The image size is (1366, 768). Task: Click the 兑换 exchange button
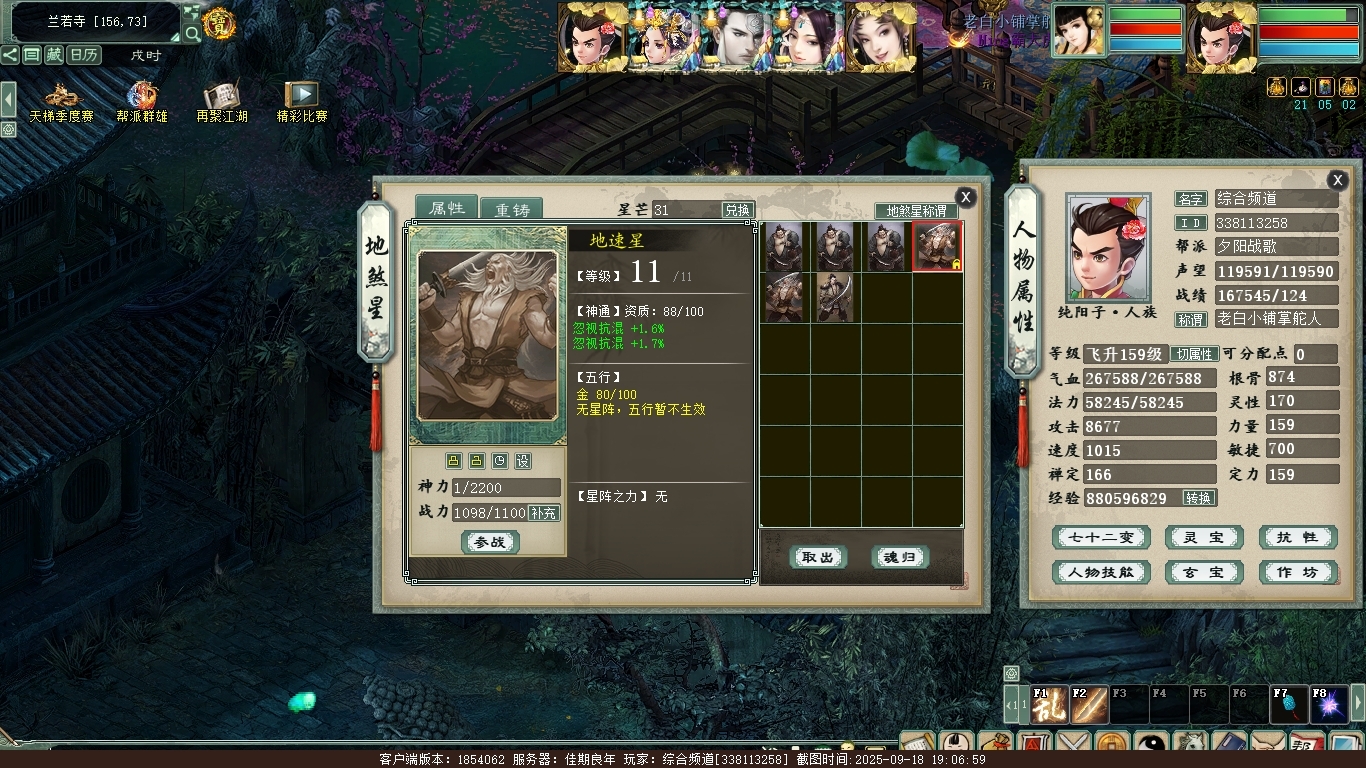(x=737, y=210)
